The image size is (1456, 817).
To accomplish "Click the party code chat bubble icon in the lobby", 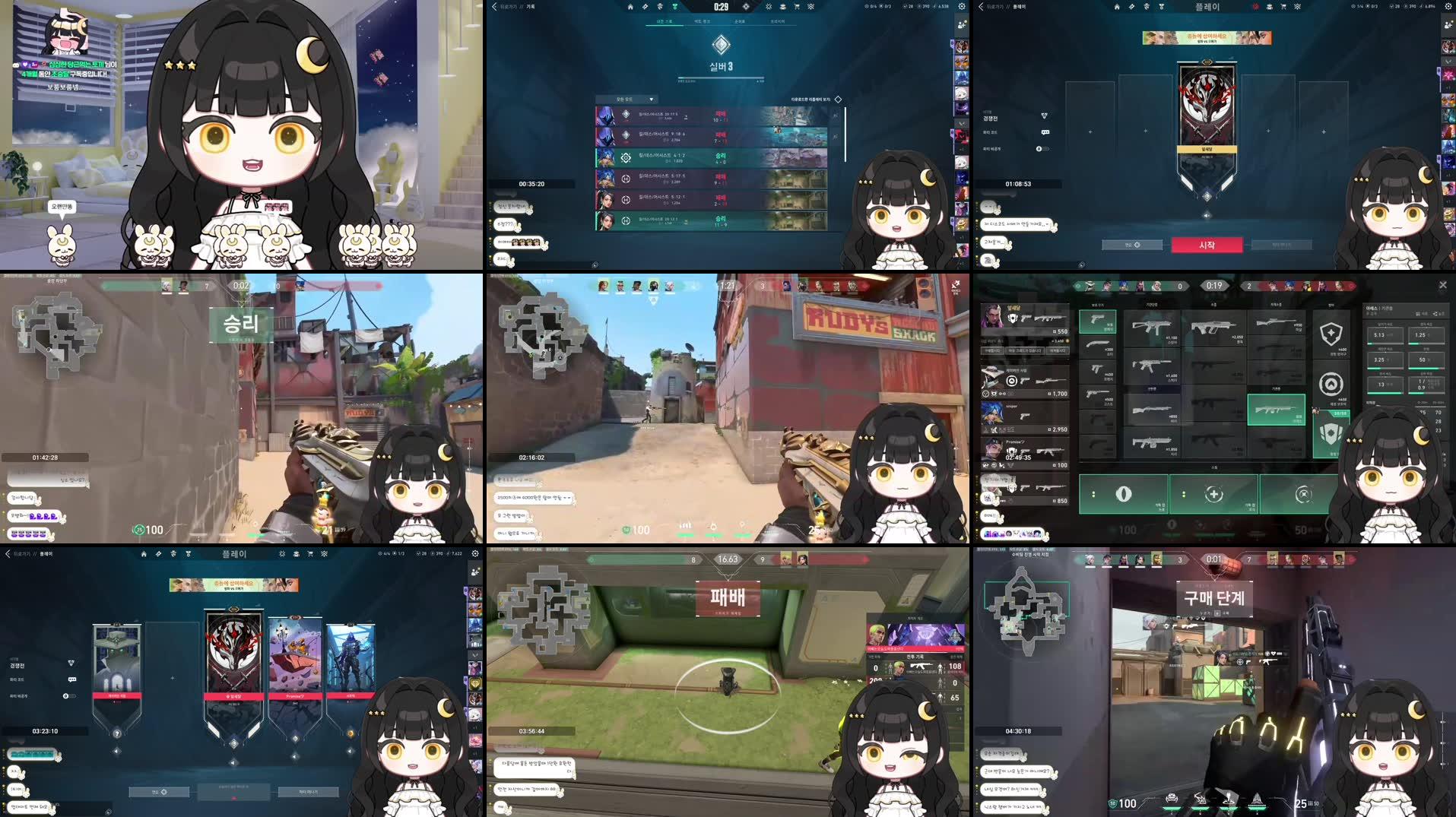I will click(x=1045, y=132).
